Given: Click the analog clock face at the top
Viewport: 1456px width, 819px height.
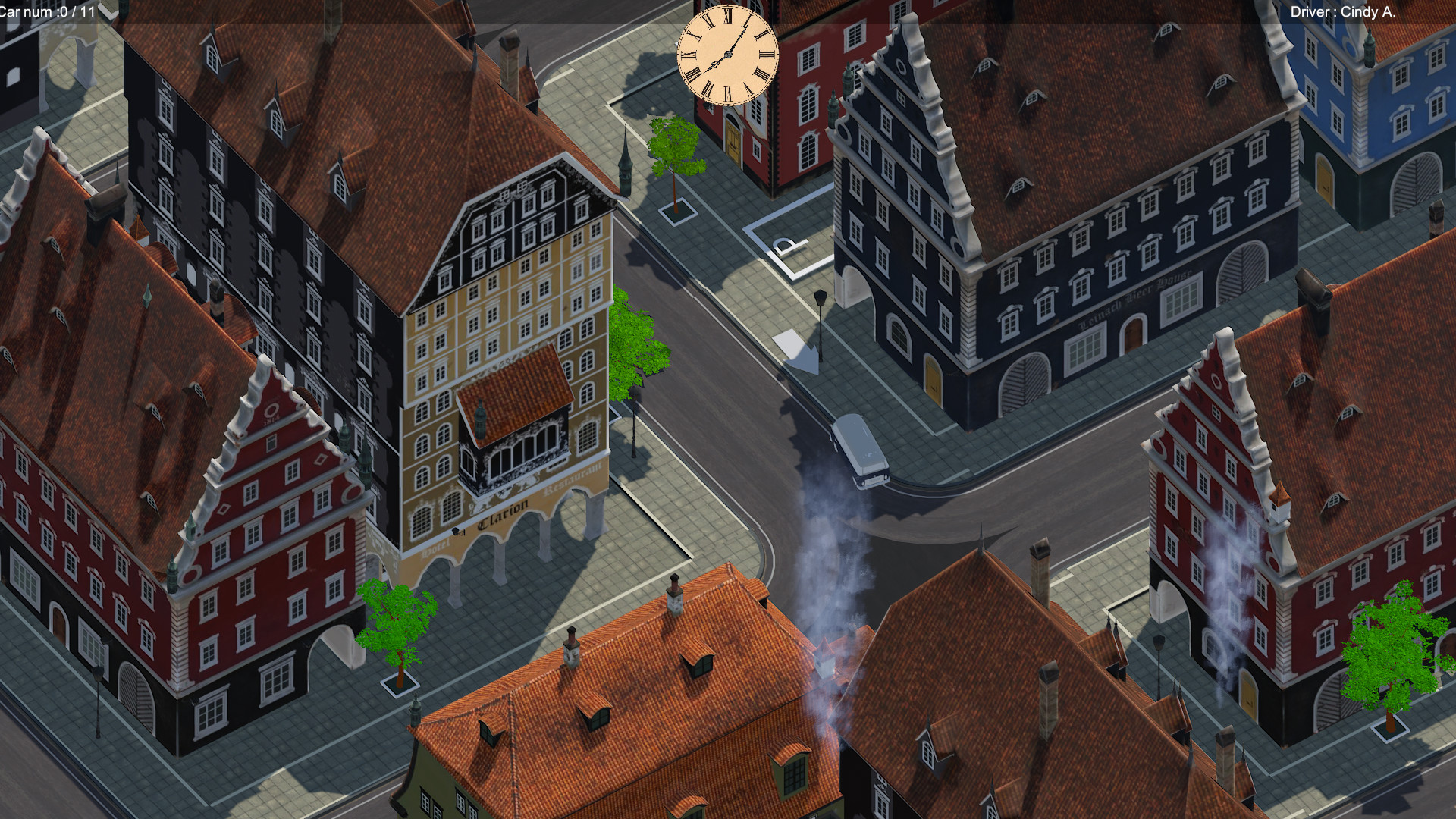Looking at the screenshot, I should click(728, 55).
